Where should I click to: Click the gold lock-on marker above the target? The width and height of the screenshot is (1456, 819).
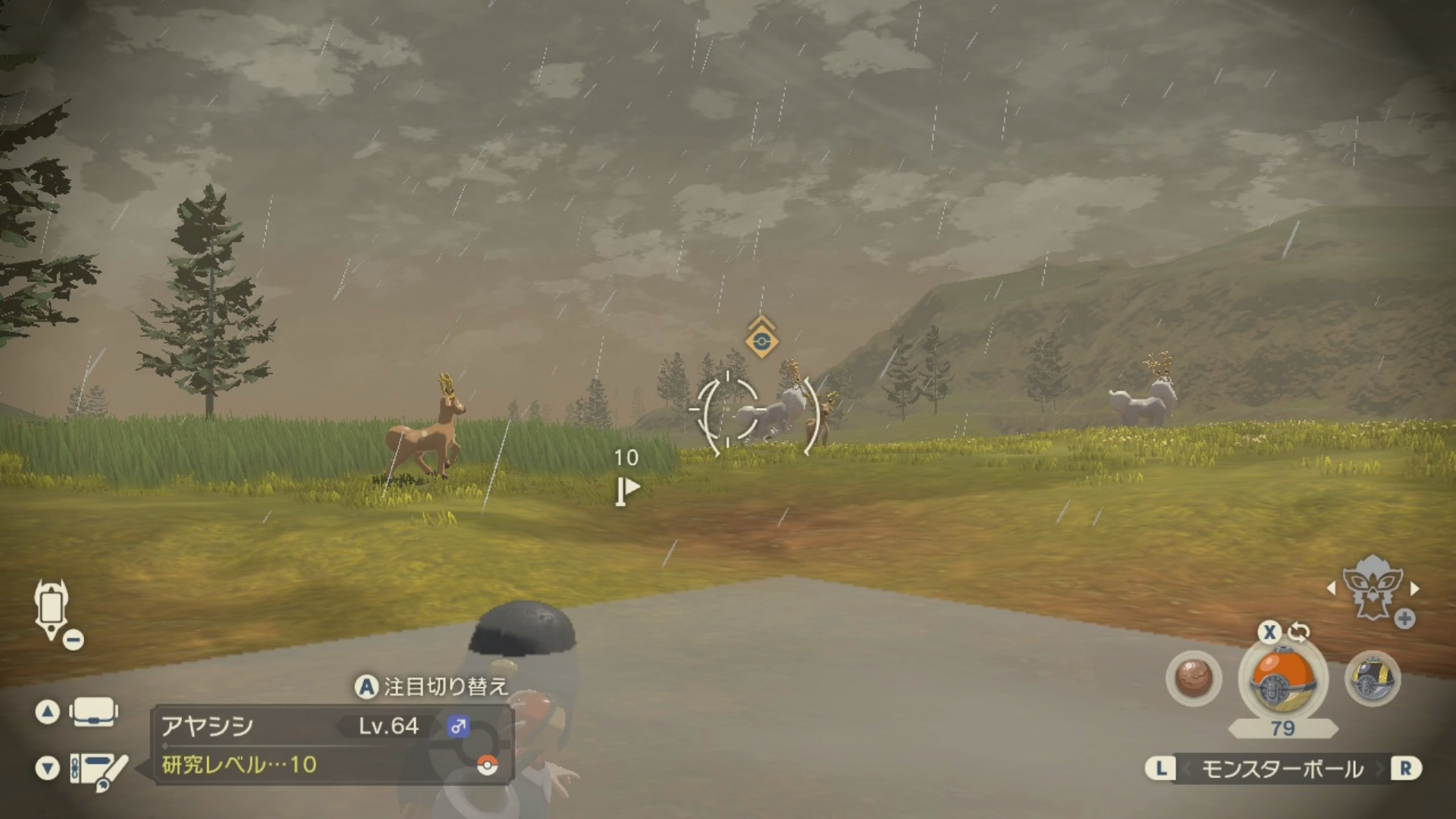tap(761, 340)
